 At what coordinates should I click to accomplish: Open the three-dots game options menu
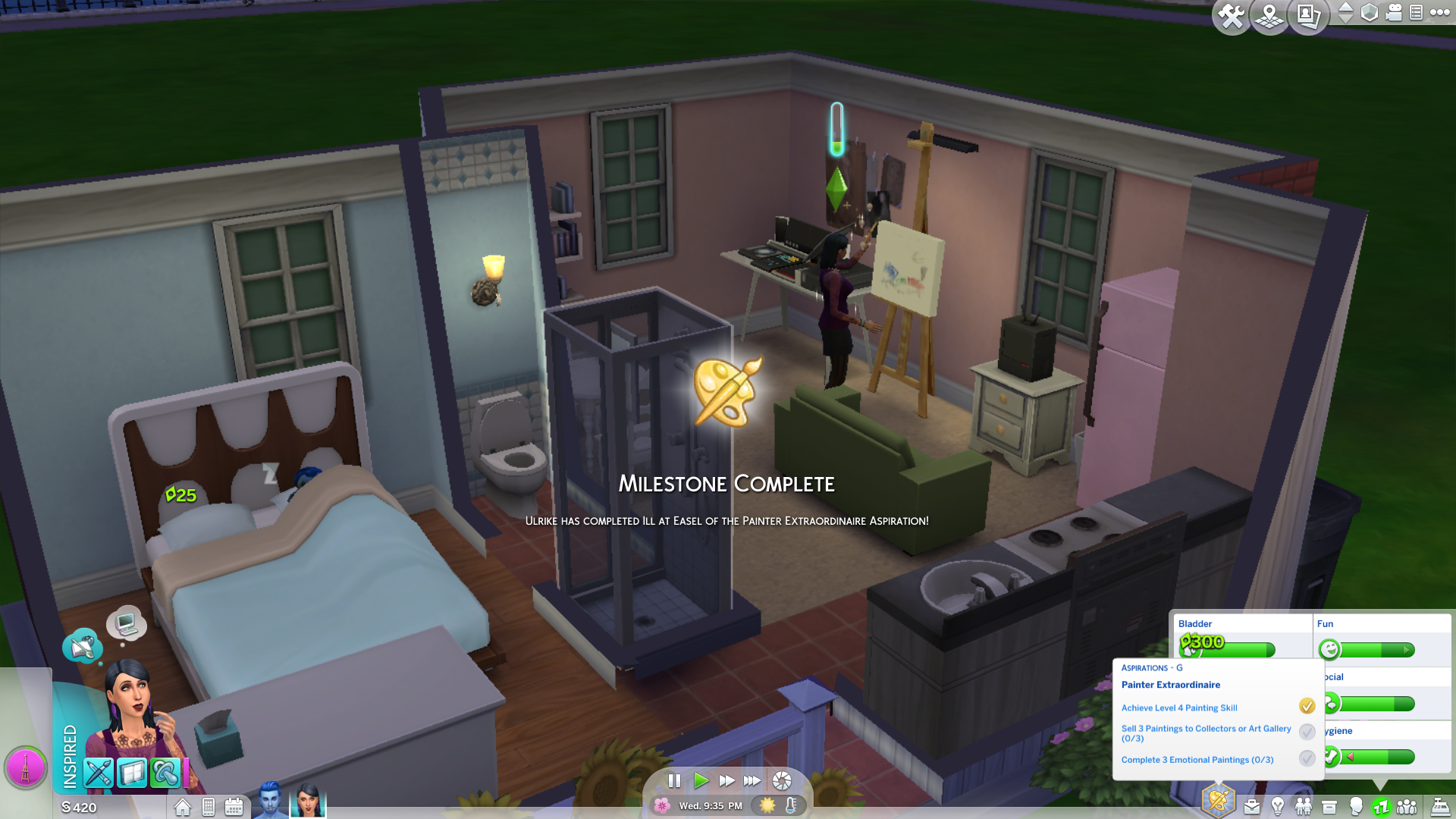point(1439,13)
